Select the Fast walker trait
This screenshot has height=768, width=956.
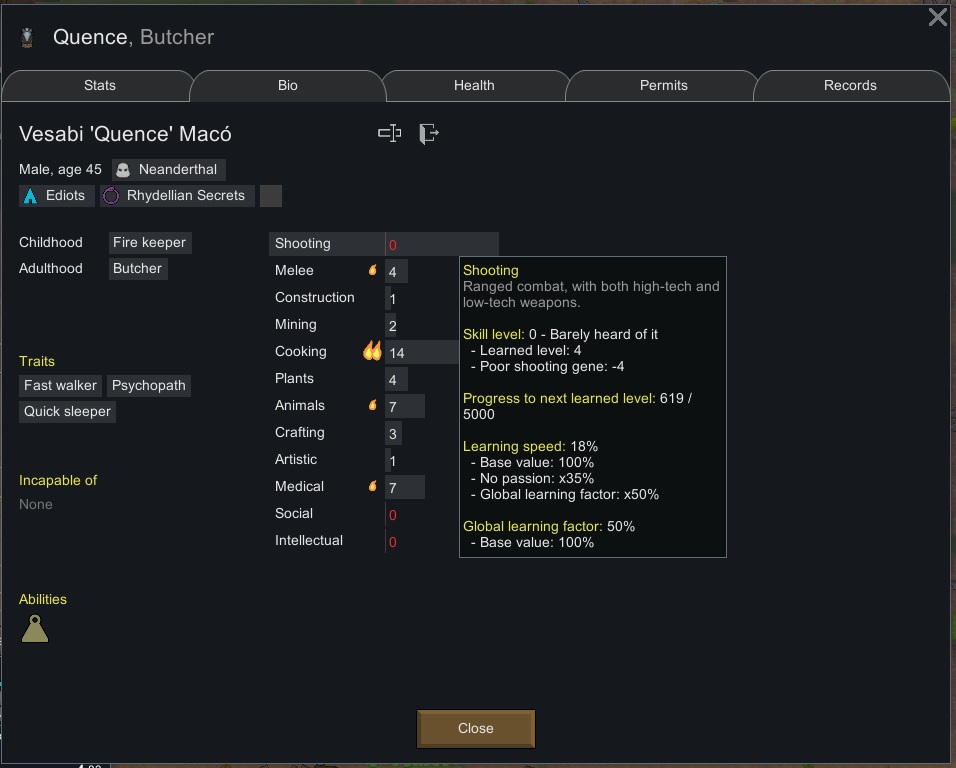coord(61,386)
